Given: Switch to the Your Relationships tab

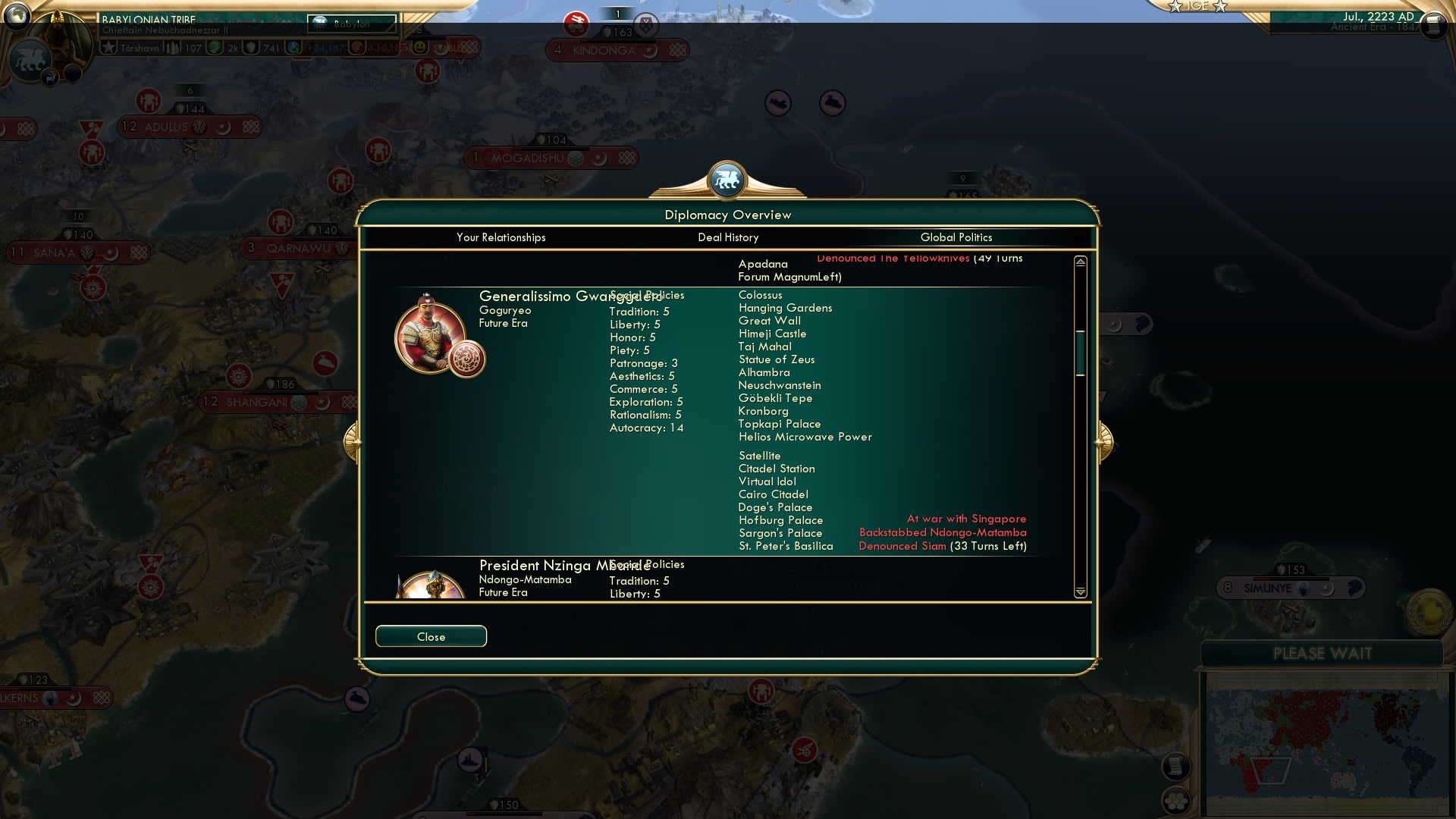Looking at the screenshot, I should 499,237.
